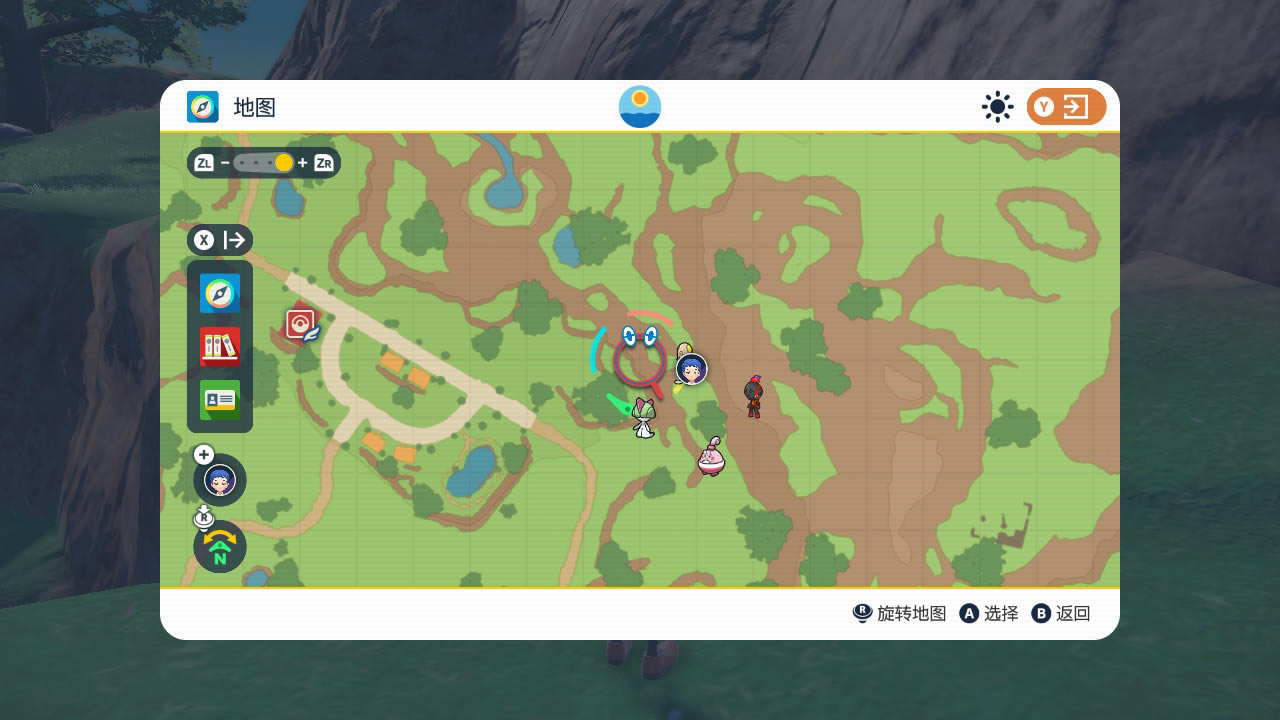Recenter map on the player portrait button
Screen dimensions: 1280x720
(x=220, y=480)
